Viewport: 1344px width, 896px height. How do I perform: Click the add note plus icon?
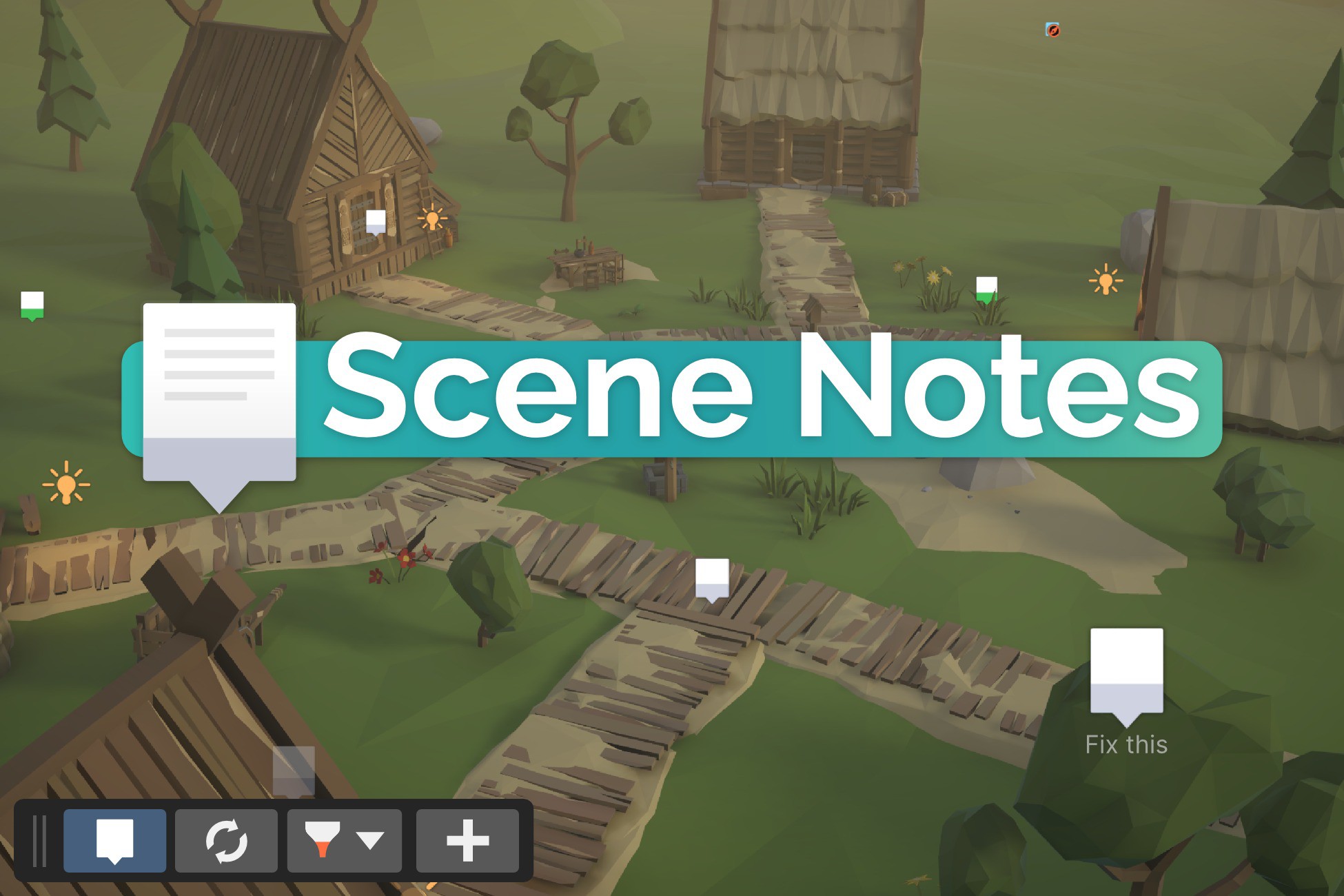click(x=468, y=838)
